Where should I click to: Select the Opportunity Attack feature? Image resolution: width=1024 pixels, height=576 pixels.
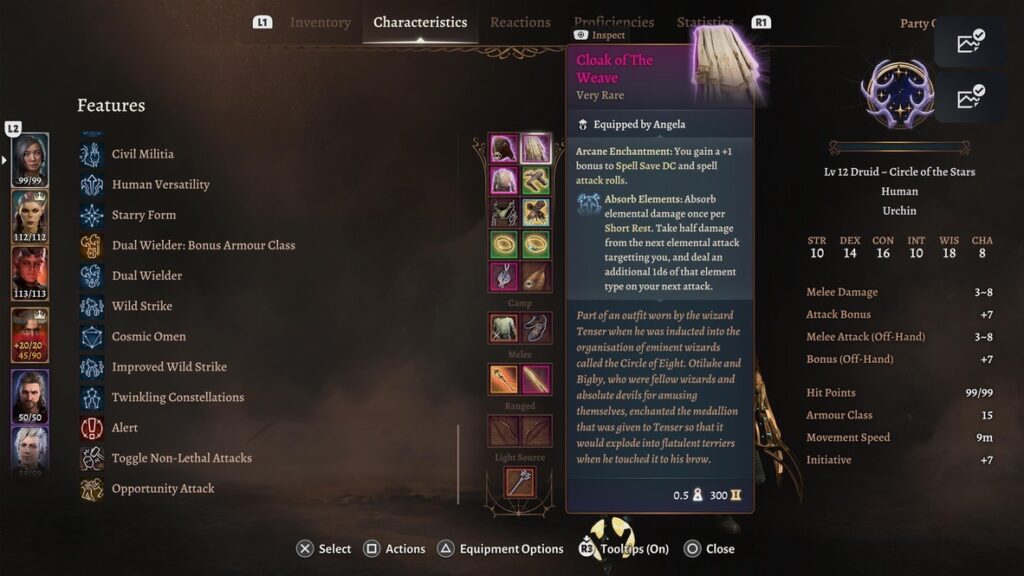coord(162,489)
